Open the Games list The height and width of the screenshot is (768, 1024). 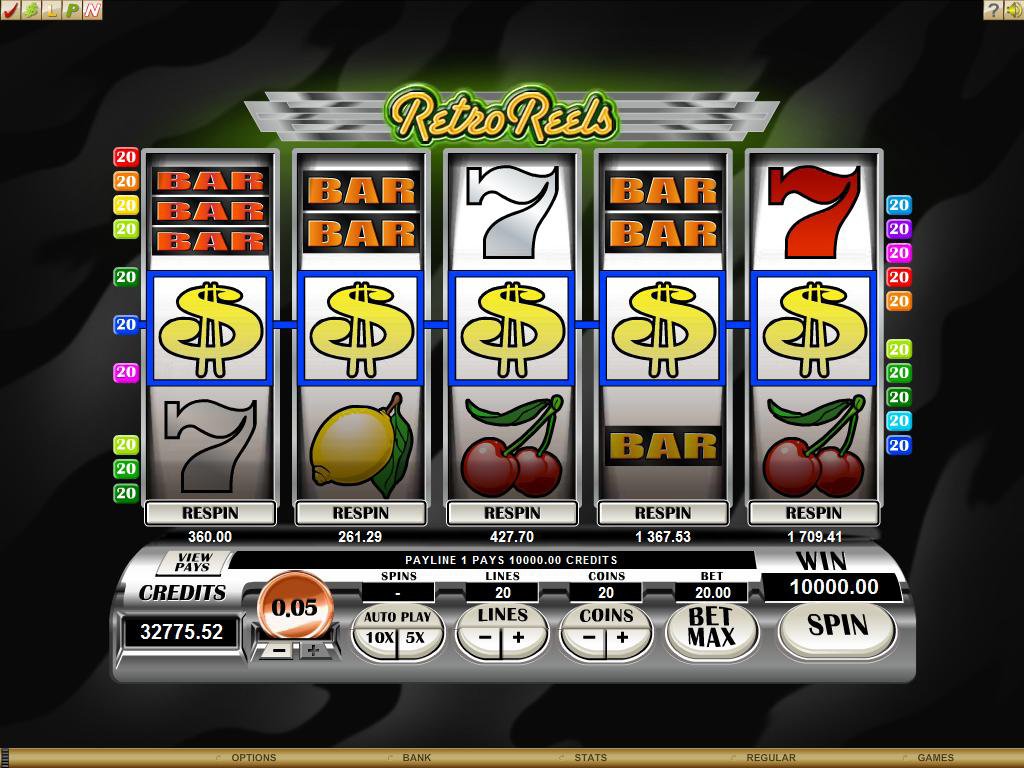tap(935, 758)
